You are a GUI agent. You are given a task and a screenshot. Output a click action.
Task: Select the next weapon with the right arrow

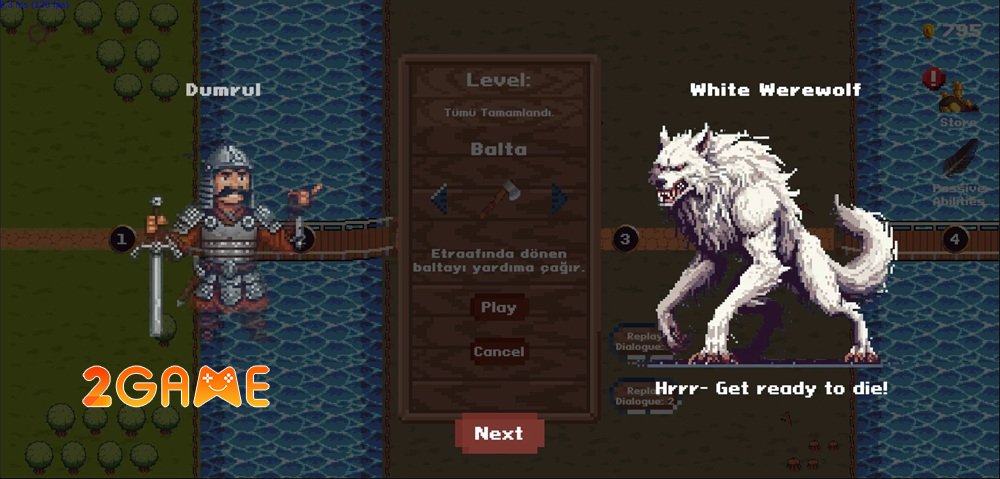(x=558, y=198)
